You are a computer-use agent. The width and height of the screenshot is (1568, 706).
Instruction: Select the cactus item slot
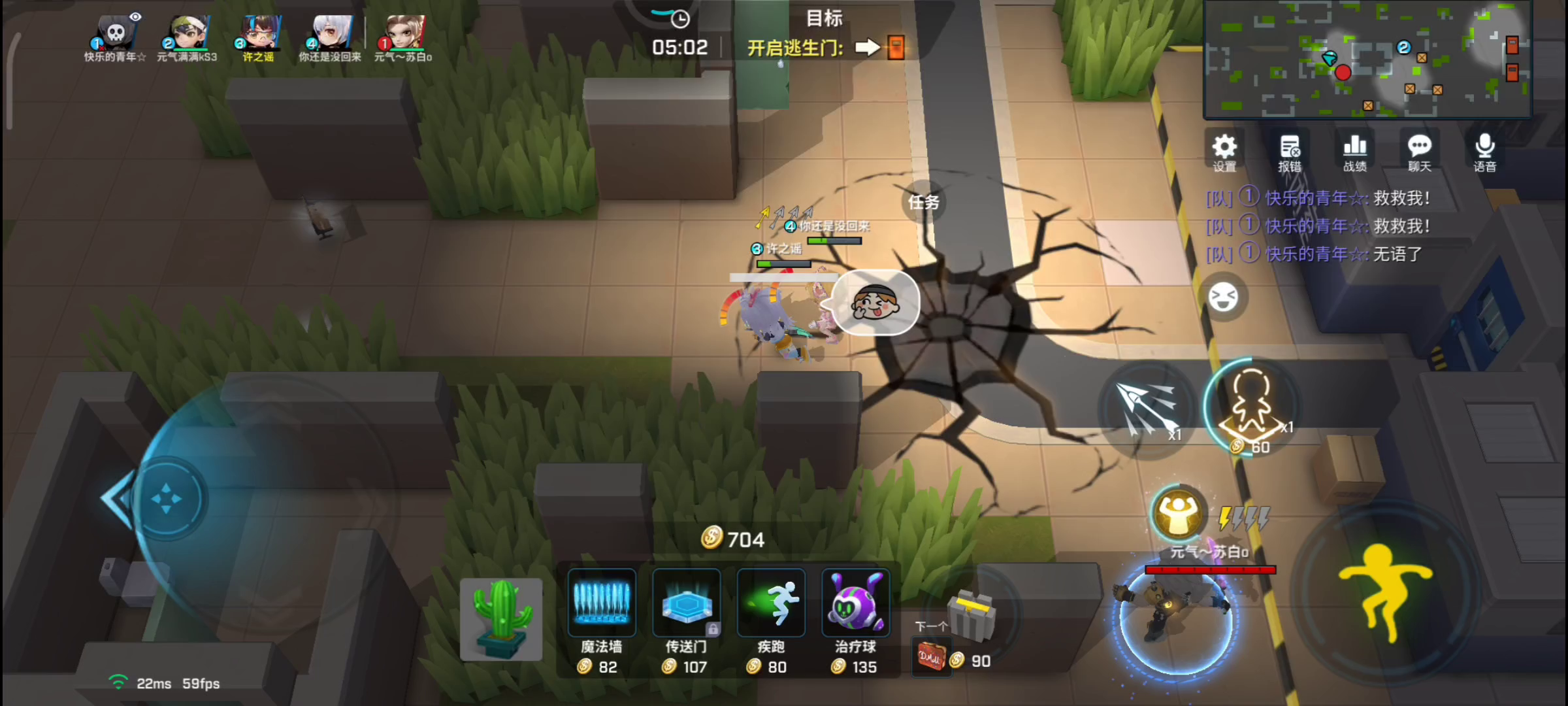click(501, 618)
